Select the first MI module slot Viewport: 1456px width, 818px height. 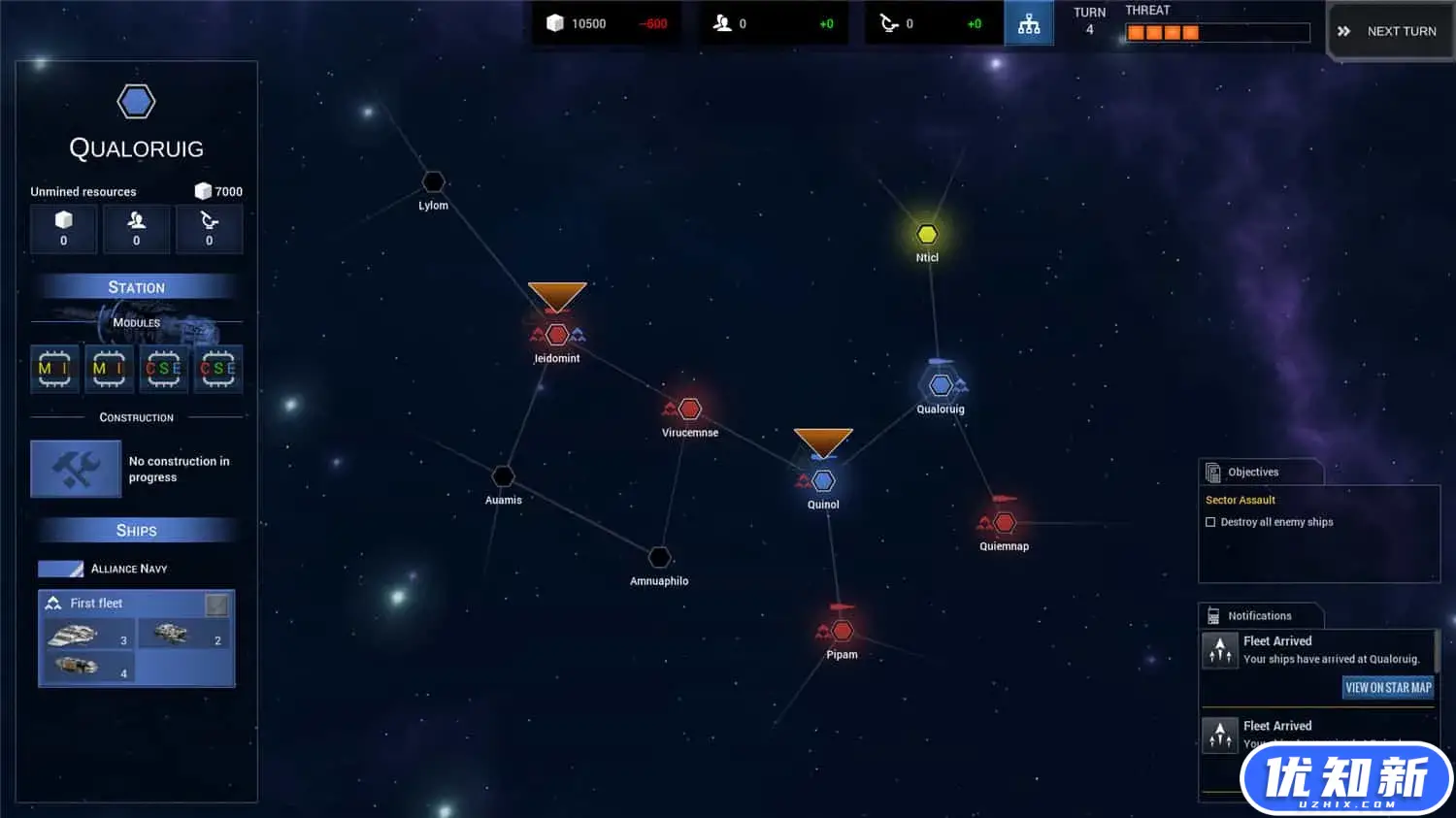pyautogui.click(x=55, y=369)
